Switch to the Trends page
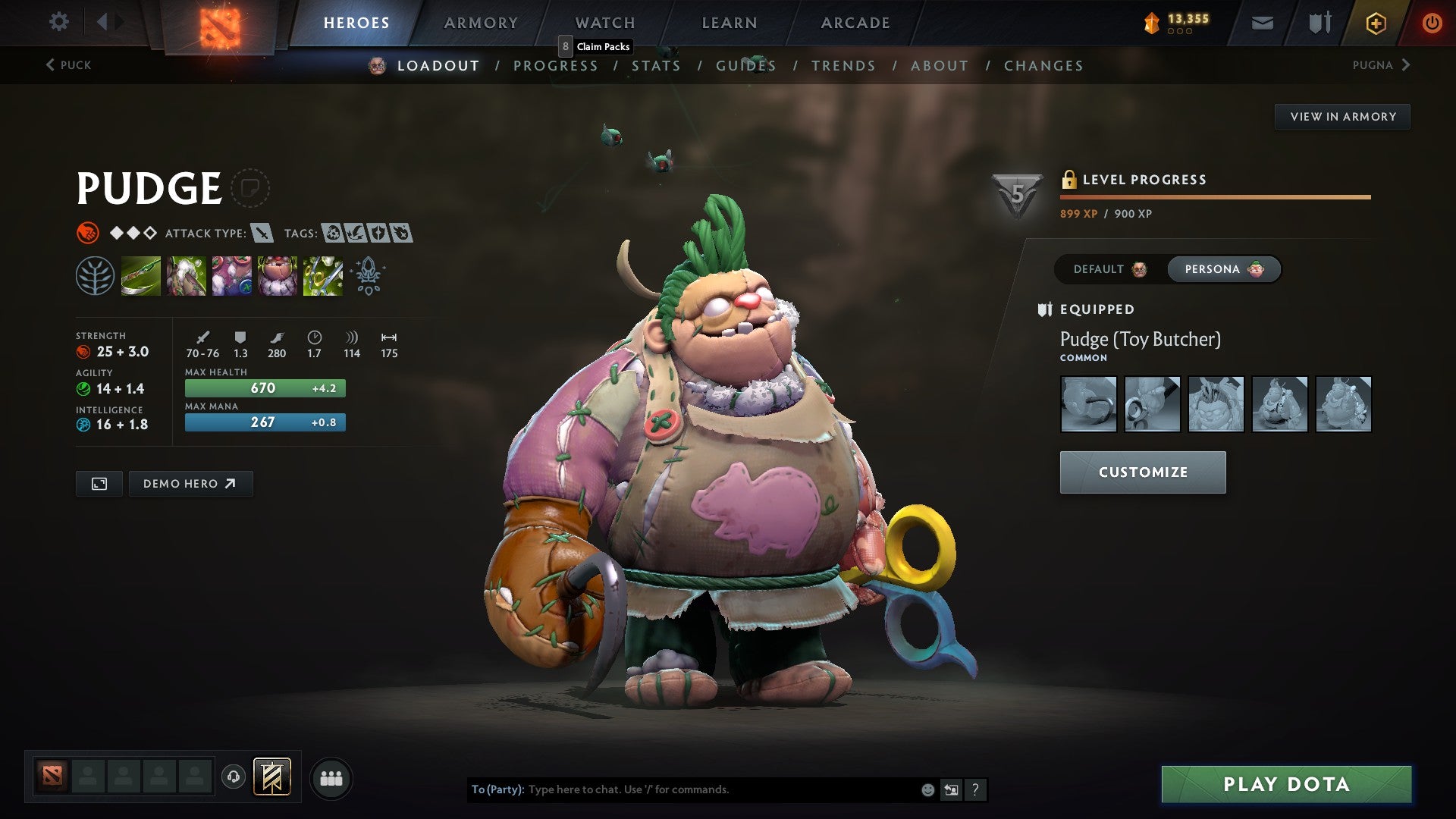 click(843, 66)
